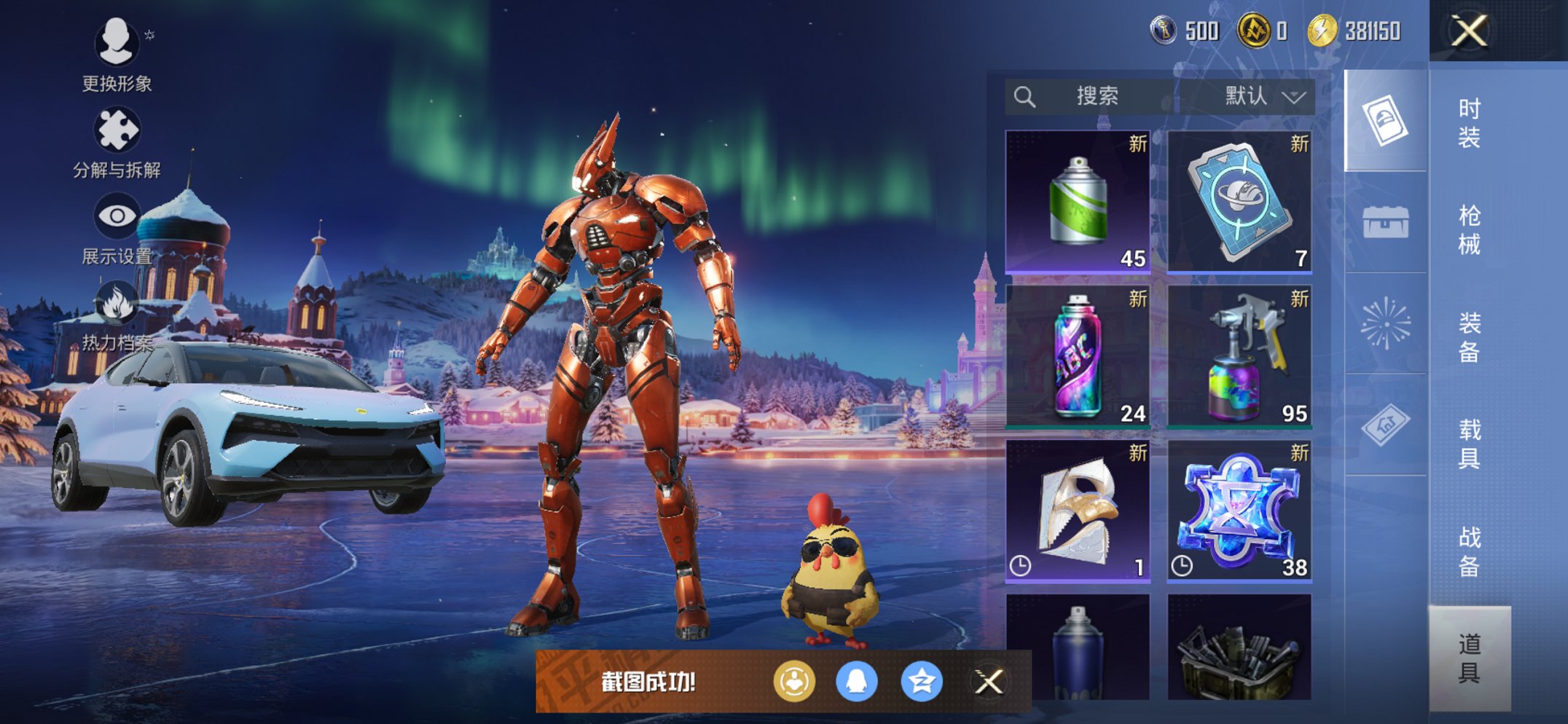The image size is (1568, 724).
Task: Close the inventory screen
Action: (1468, 31)
